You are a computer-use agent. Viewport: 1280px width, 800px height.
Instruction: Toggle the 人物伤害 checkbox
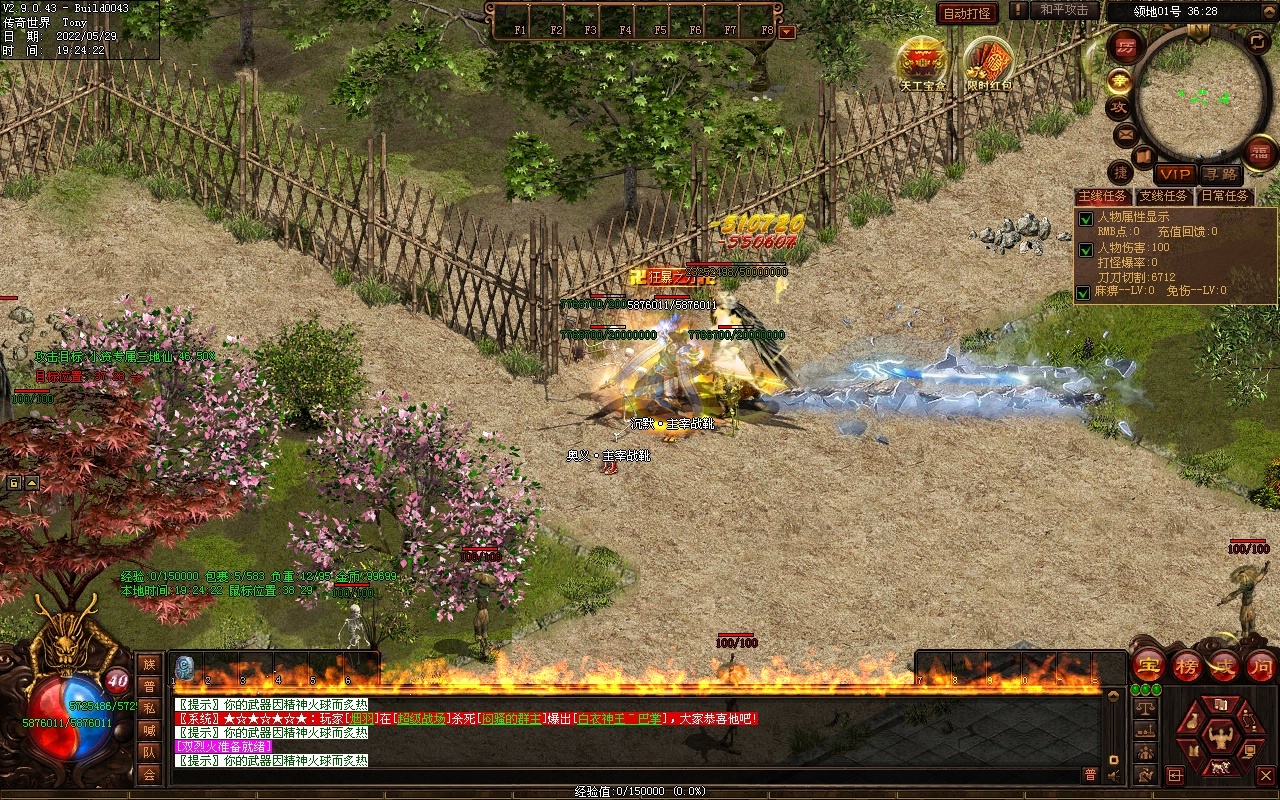pos(1085,249)
